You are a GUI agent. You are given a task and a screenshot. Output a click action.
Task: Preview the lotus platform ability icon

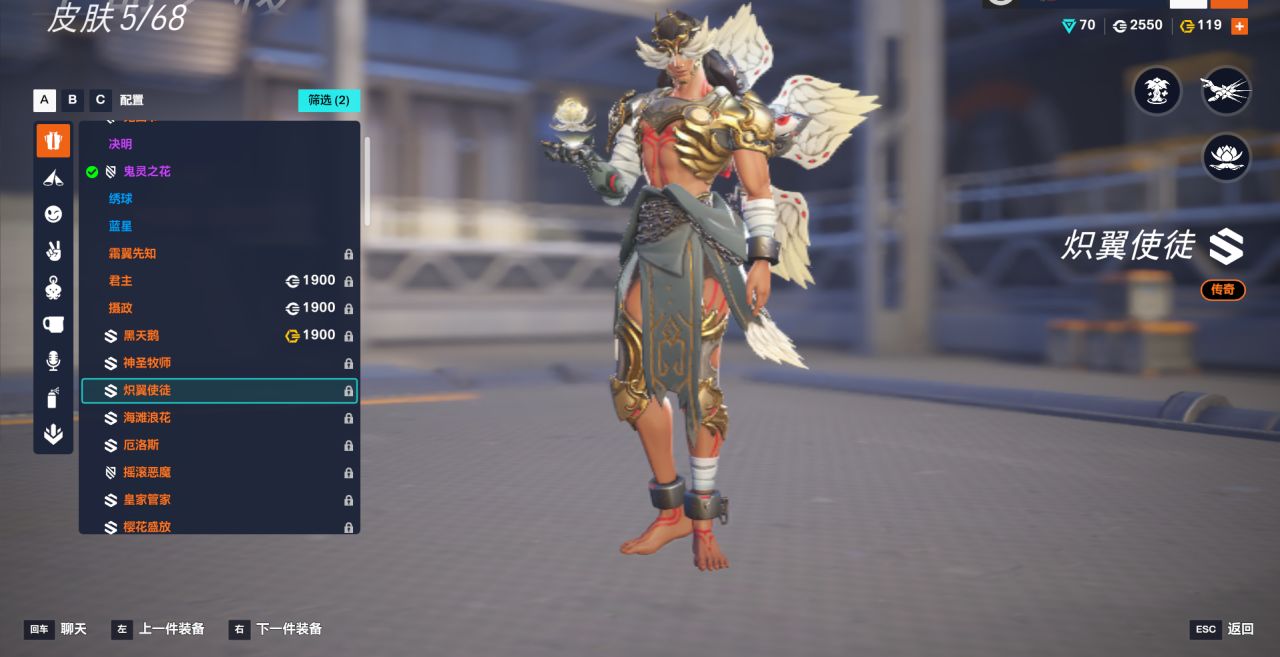coord(1226,158)
